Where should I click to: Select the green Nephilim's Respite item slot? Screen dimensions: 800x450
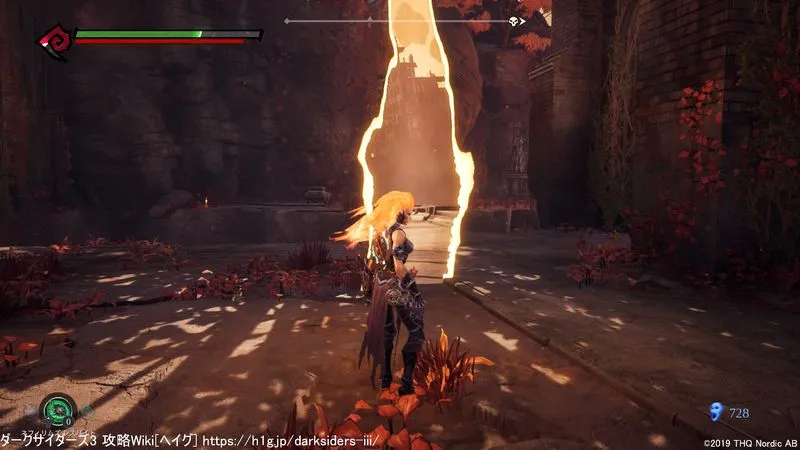pyautogui.click(x=58, y=411)
